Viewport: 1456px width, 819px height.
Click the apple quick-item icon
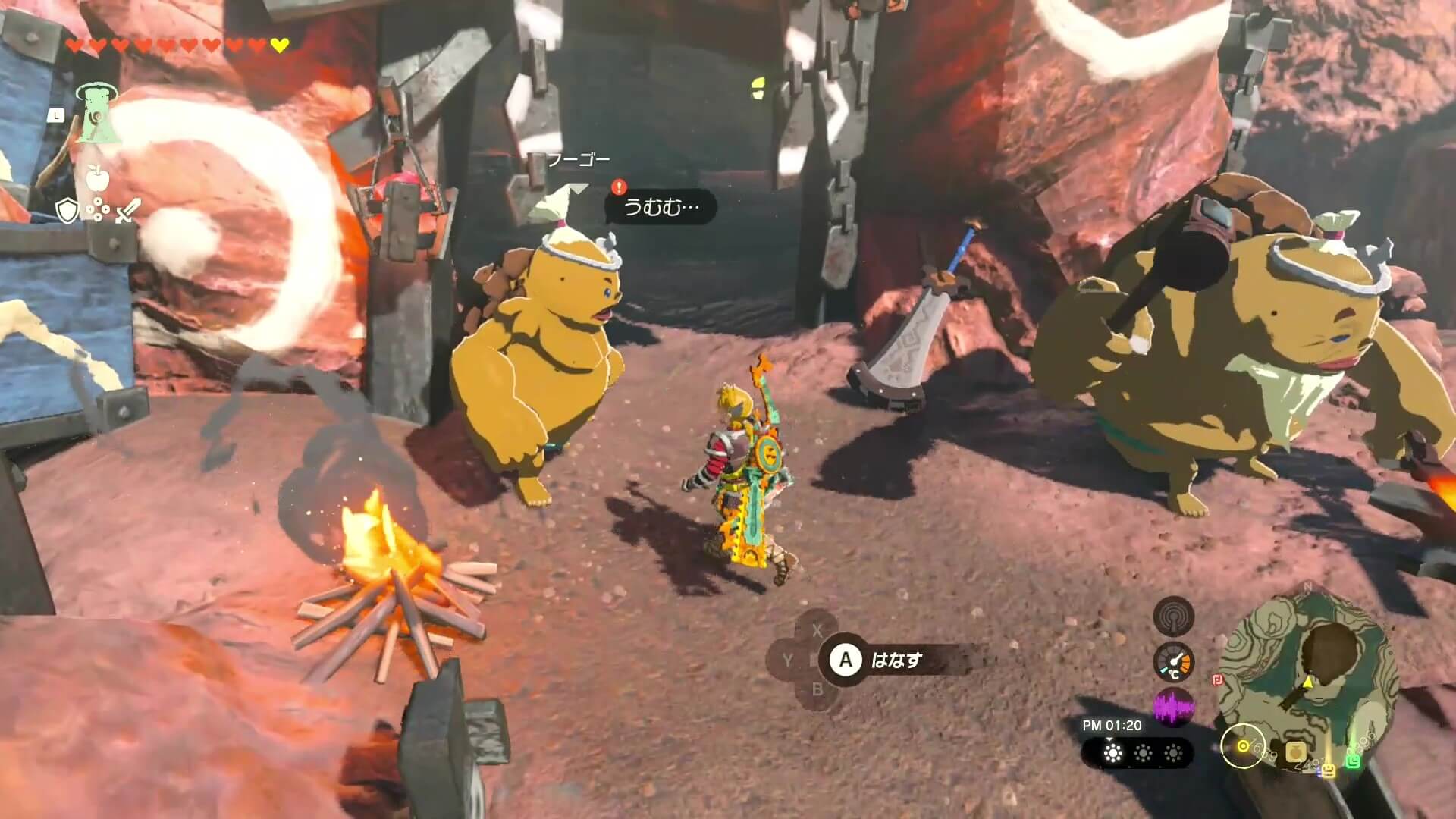coord(98,178)
